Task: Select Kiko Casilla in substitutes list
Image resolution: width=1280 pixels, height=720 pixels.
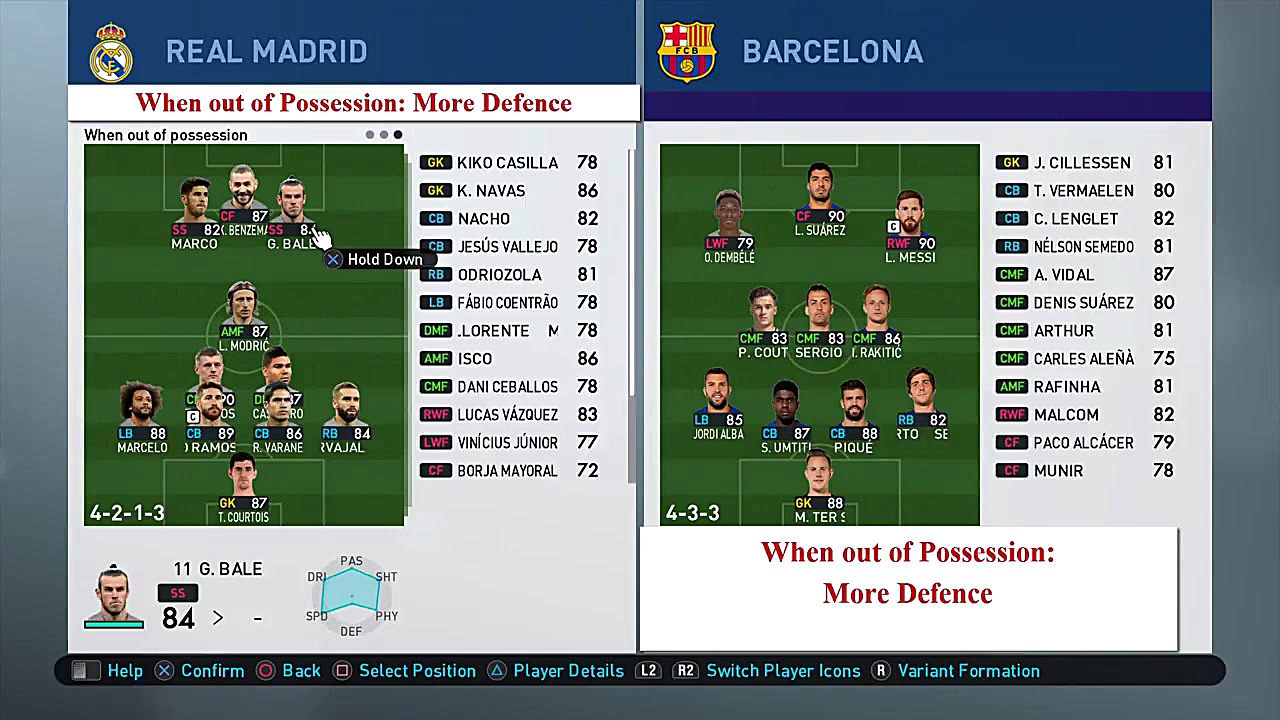Action: [507, 163]
